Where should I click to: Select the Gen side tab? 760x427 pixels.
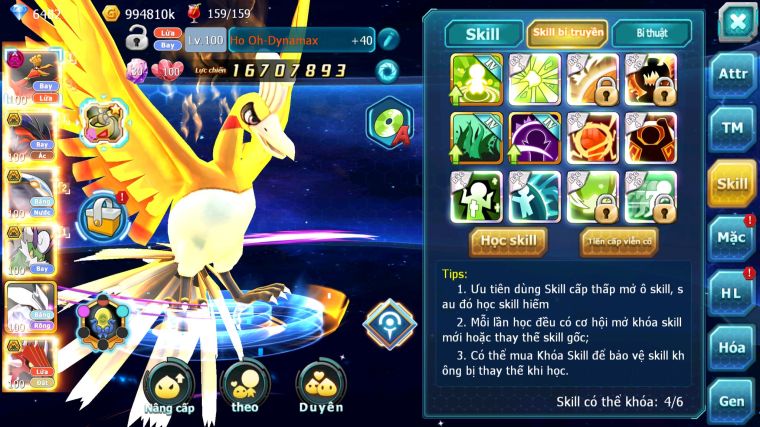(x=732, y=400)
